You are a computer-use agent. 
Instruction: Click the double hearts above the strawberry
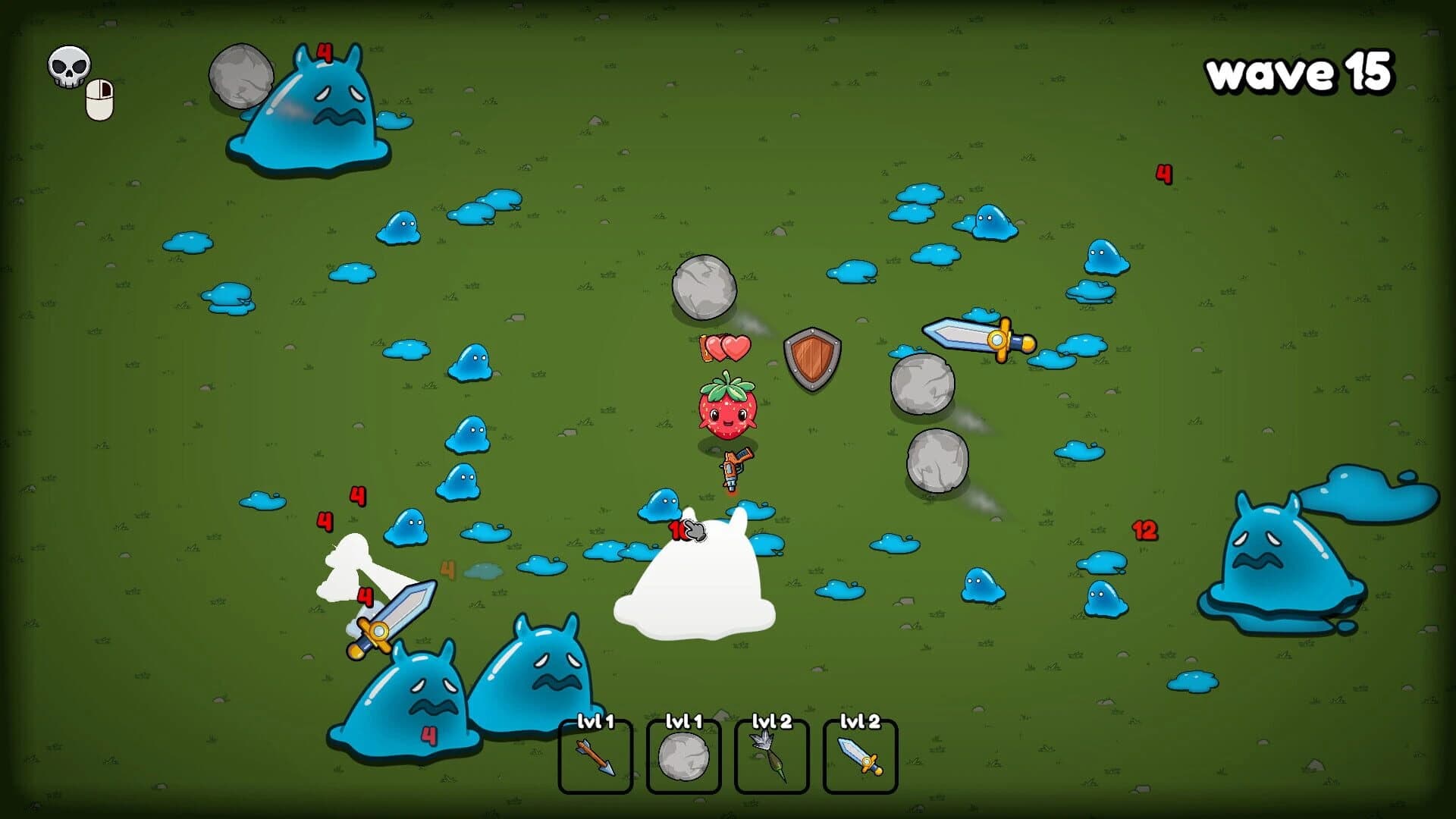coord(723,346)
